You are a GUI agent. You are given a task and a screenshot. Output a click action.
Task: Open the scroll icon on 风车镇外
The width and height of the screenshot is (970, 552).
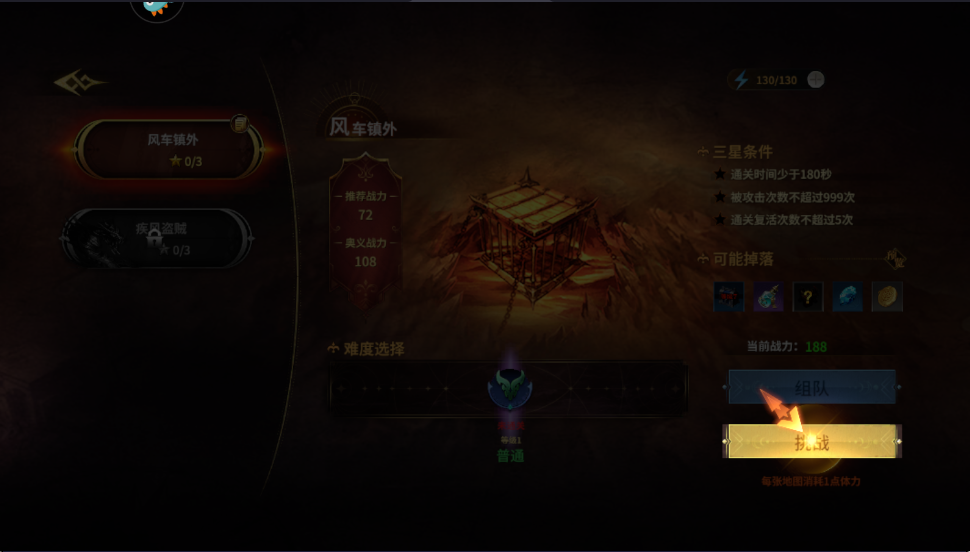click(x=239, y=123)
